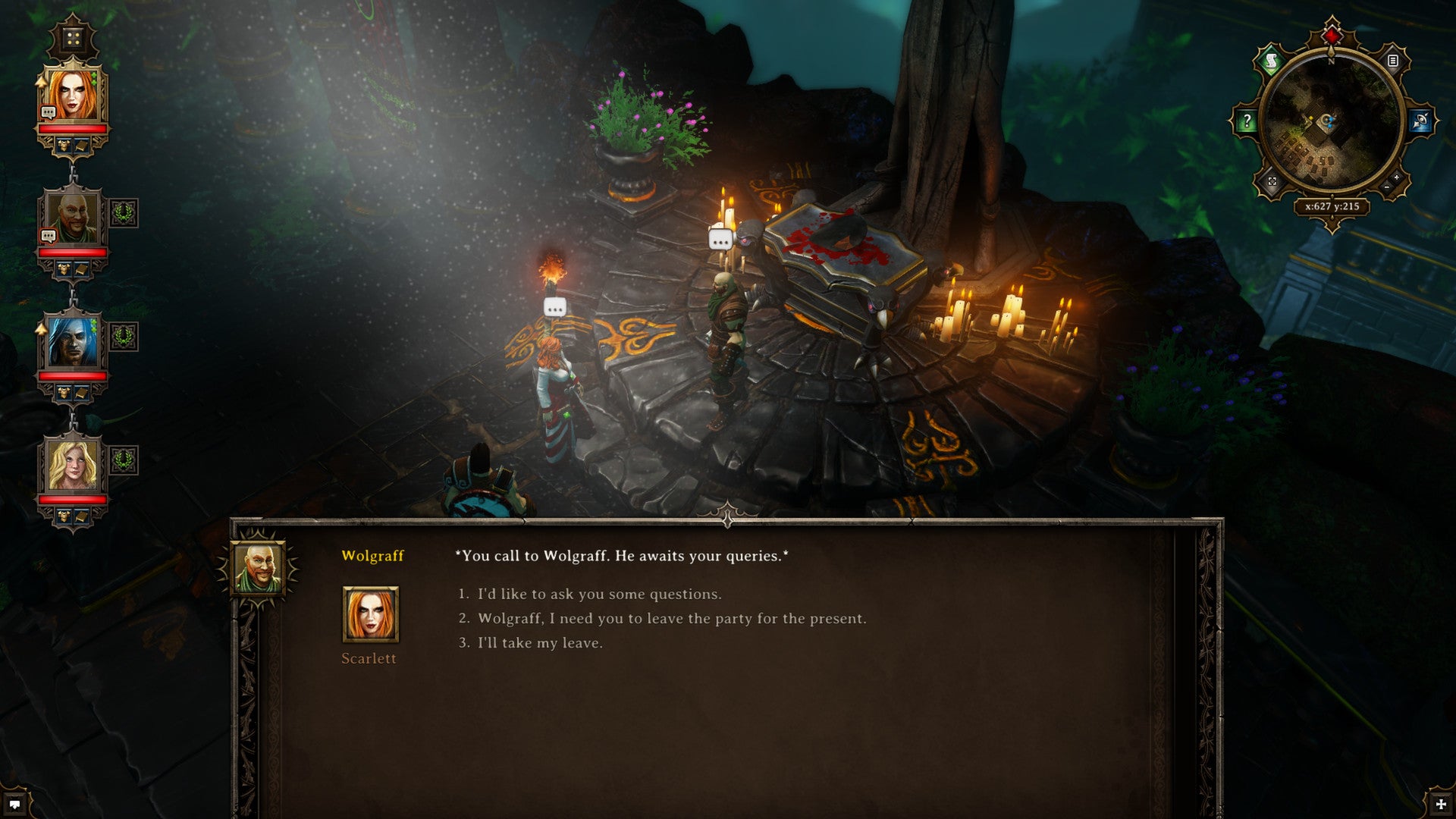Zoom in the minimap with plus button
The image size is (1456, 819).
pos(1397,177)
